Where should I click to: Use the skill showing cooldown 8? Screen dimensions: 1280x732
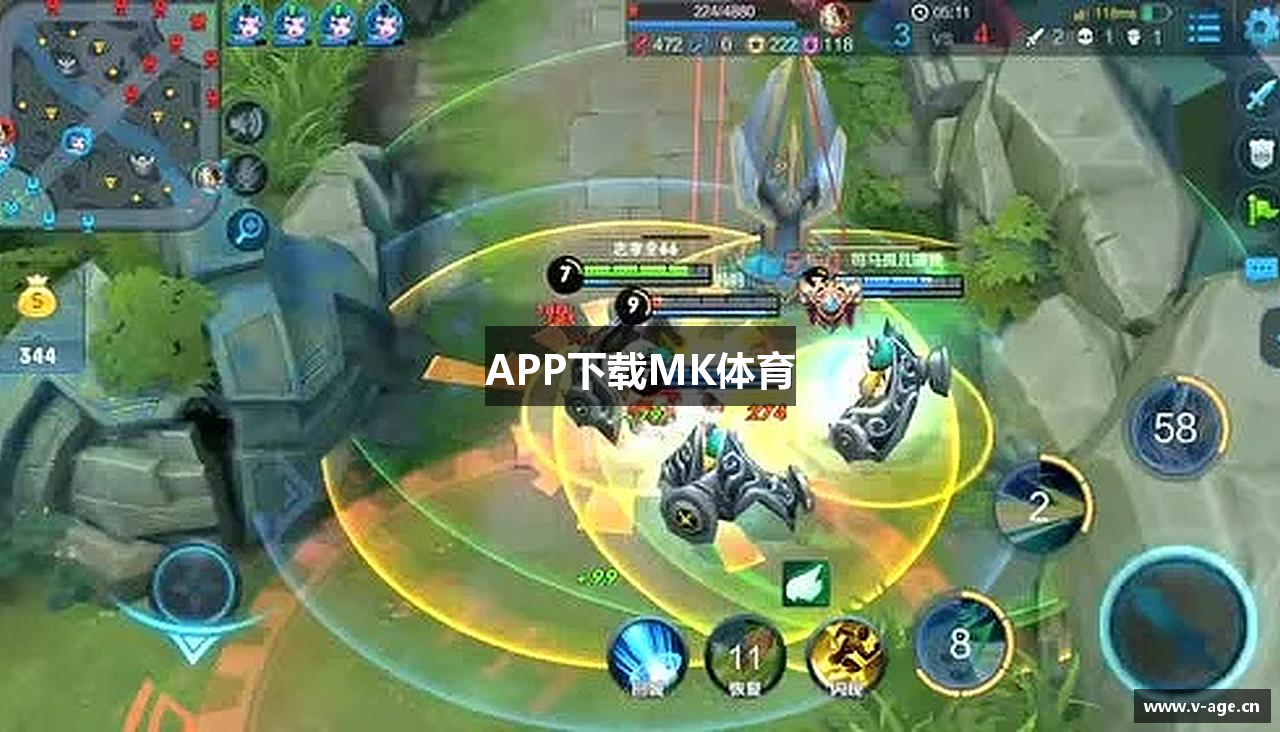(962, 643)
